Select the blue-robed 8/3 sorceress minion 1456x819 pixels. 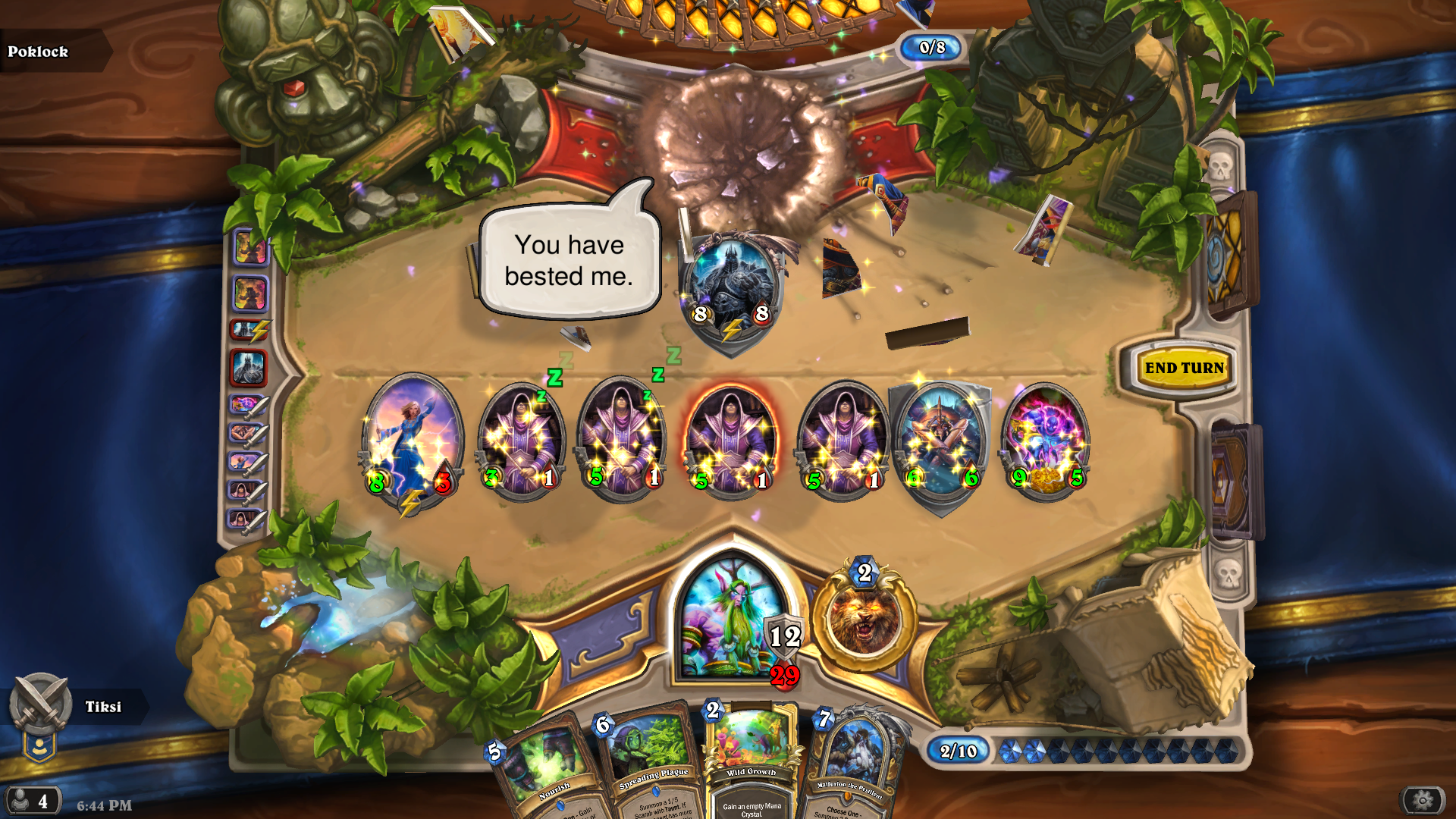(412, 440)
